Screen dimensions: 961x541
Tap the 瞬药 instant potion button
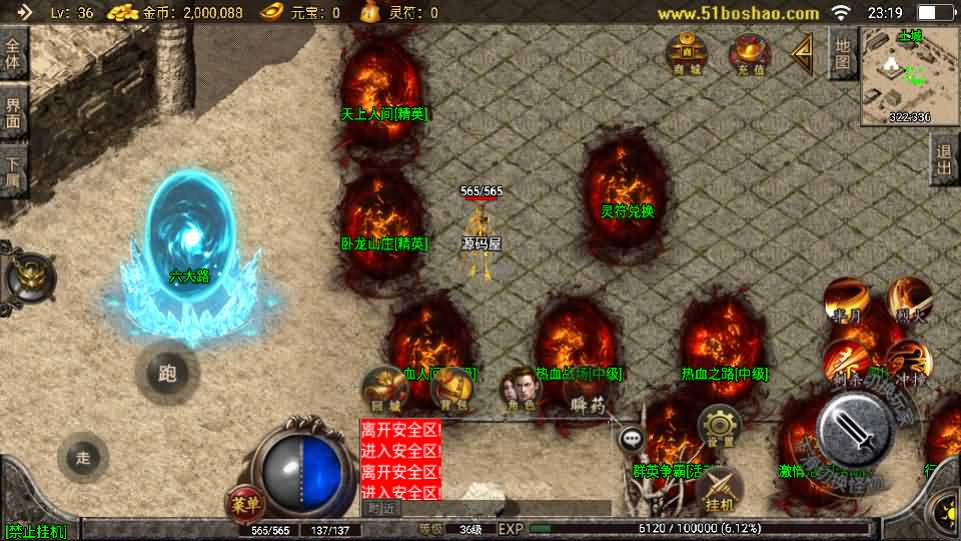(x=588, y=404)
